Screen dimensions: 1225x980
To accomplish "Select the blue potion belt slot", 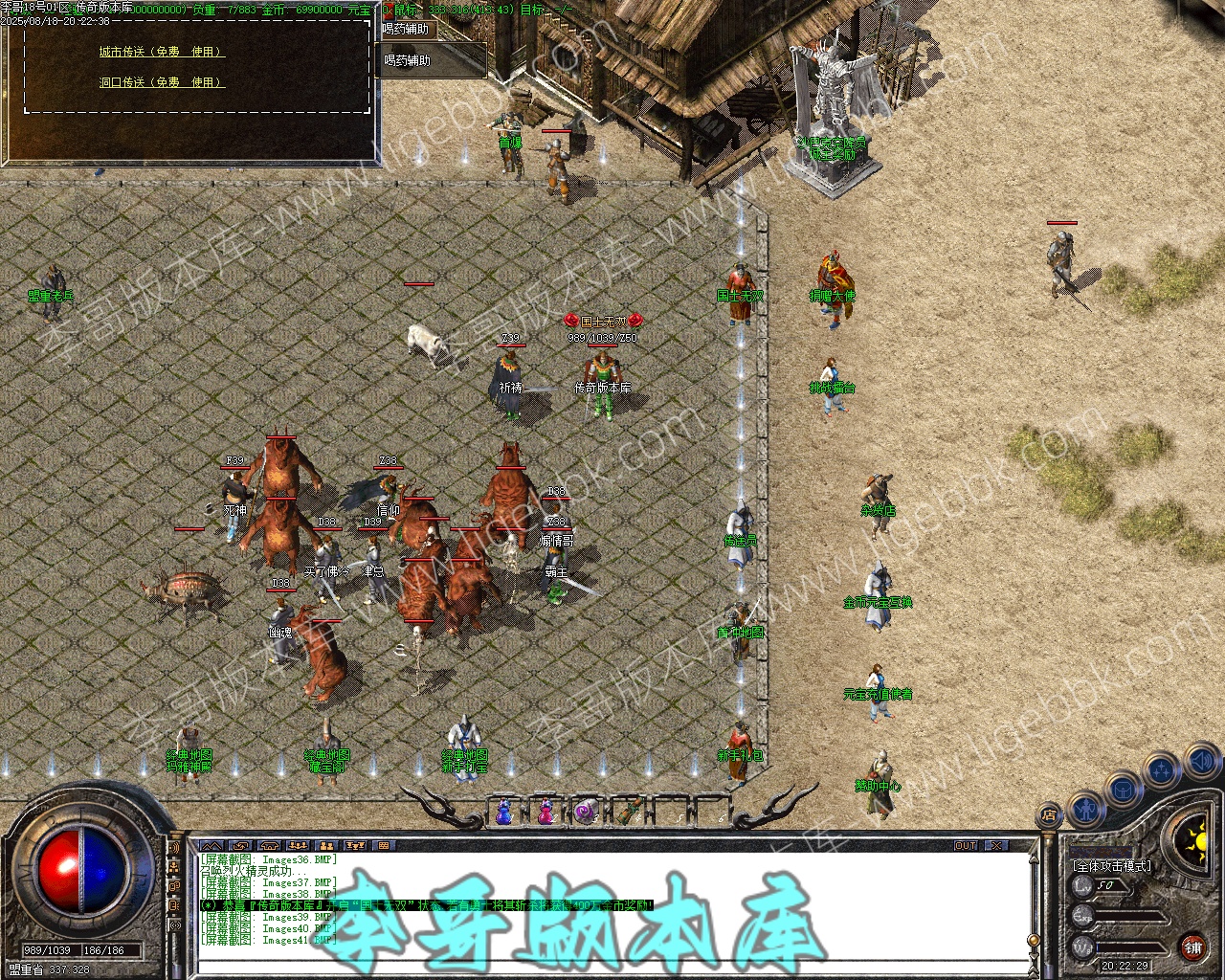I will [504, 813].
